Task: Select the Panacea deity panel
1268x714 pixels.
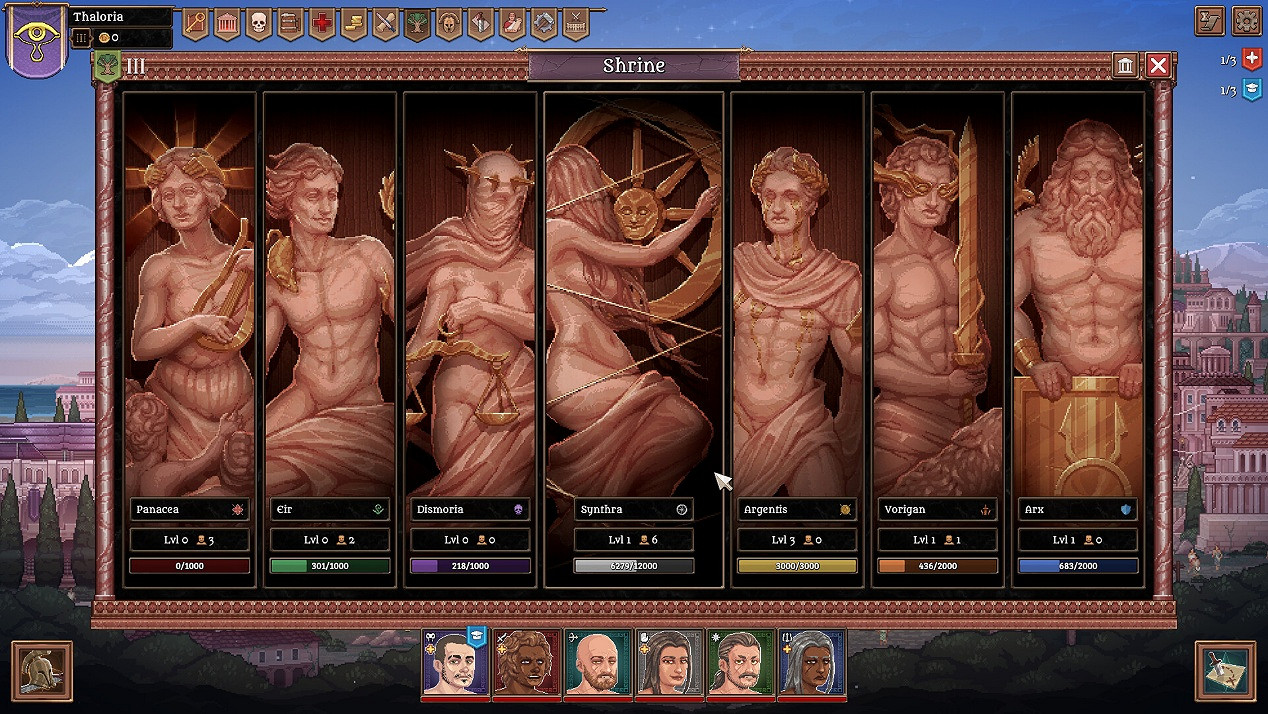Action: click(x=189, y=300)
